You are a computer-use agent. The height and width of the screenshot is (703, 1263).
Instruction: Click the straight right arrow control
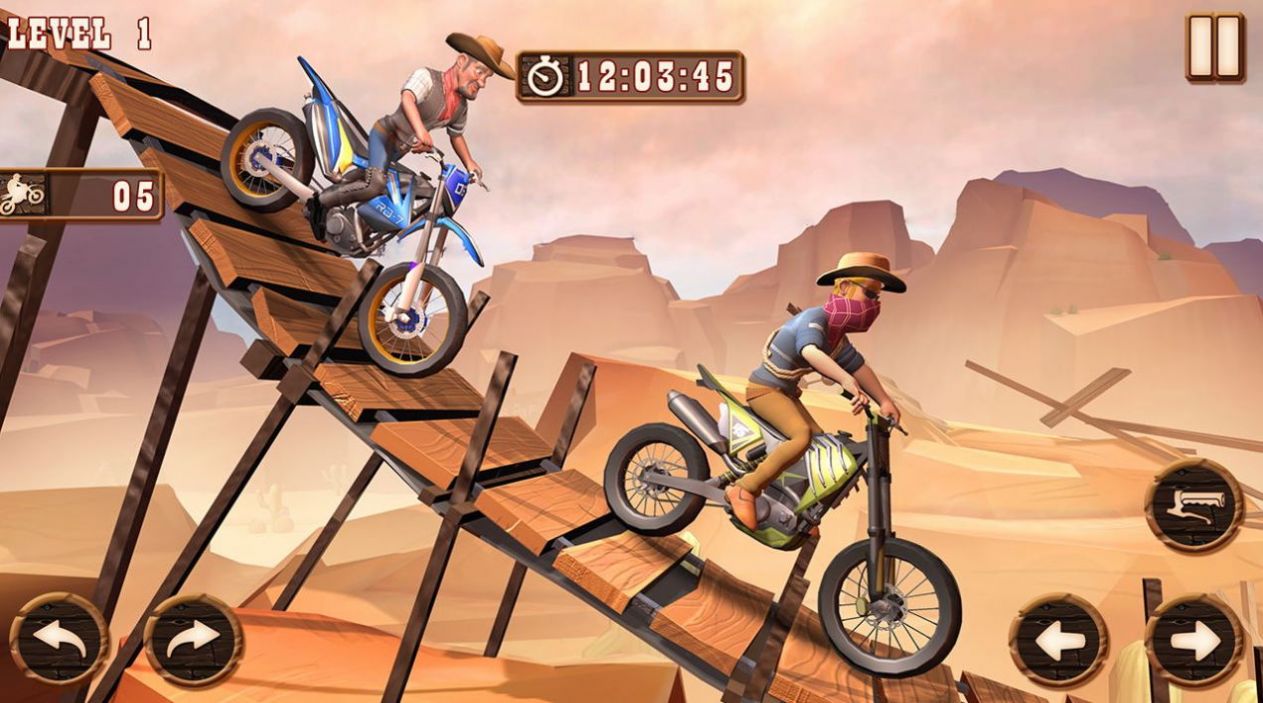pyautogui.click(x=1194, y=640)
